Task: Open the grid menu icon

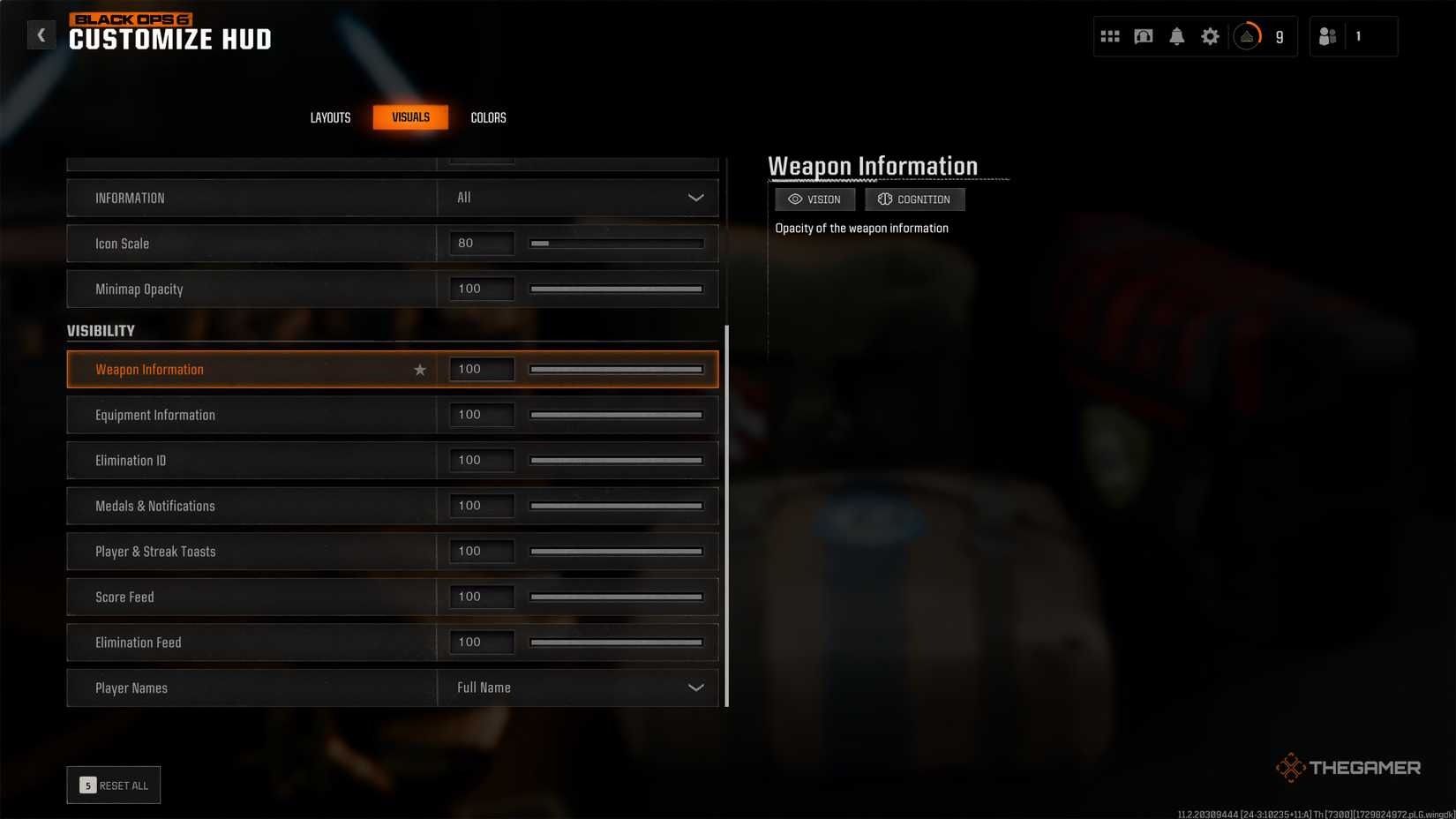Action: tap(1110, 36)
